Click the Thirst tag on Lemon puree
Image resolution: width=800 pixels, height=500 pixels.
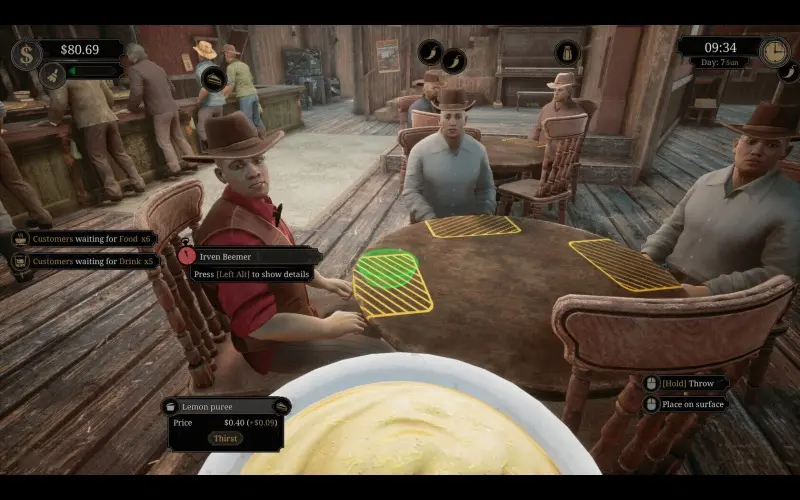tap(225, 438)
